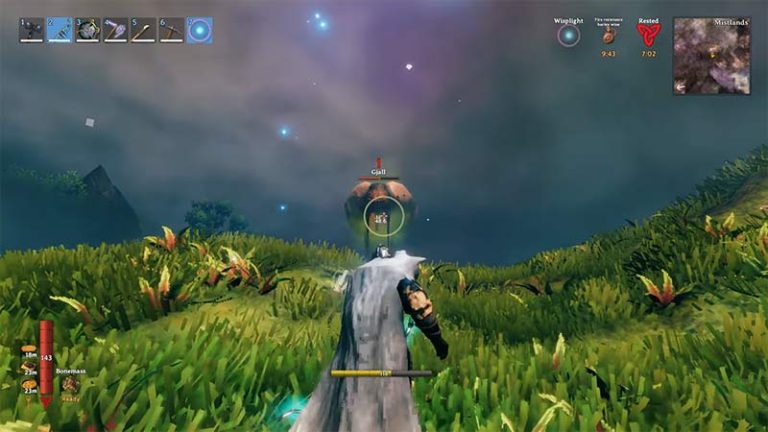Select hotbar slot 1
Viewport: 768px width, 432px height.
31,30
